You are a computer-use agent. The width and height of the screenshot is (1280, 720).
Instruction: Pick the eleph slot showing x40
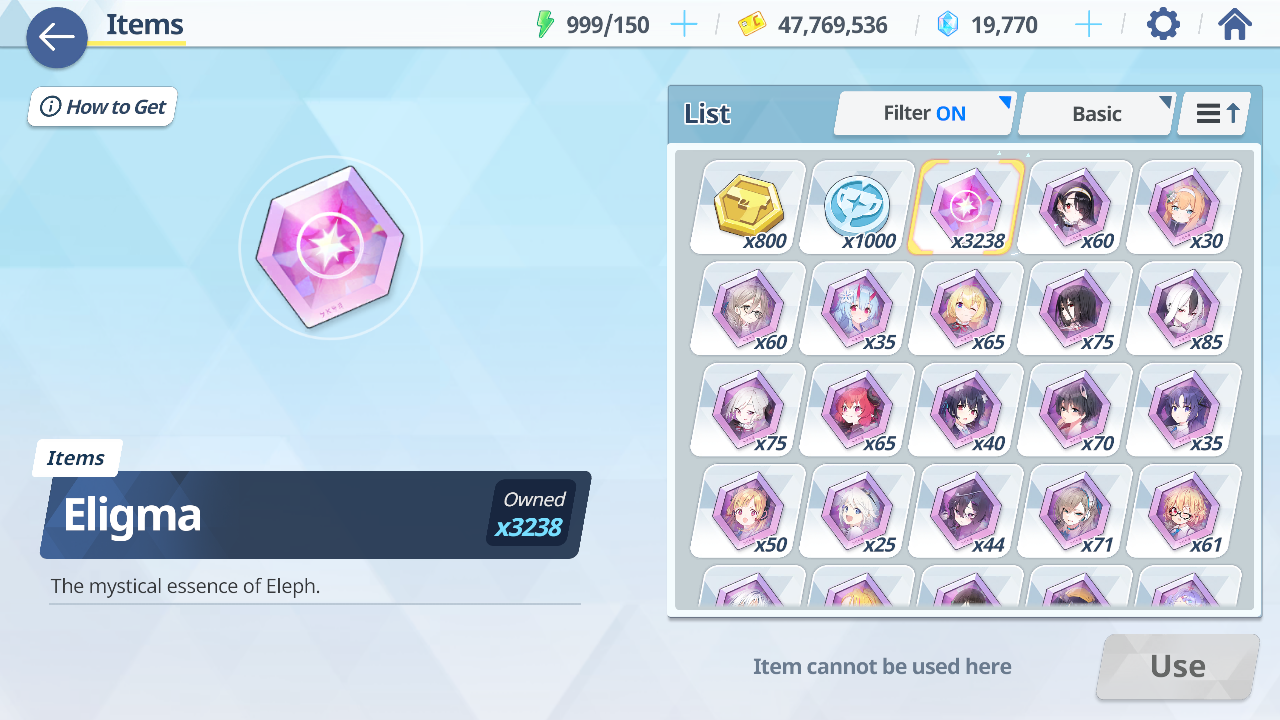967,409
